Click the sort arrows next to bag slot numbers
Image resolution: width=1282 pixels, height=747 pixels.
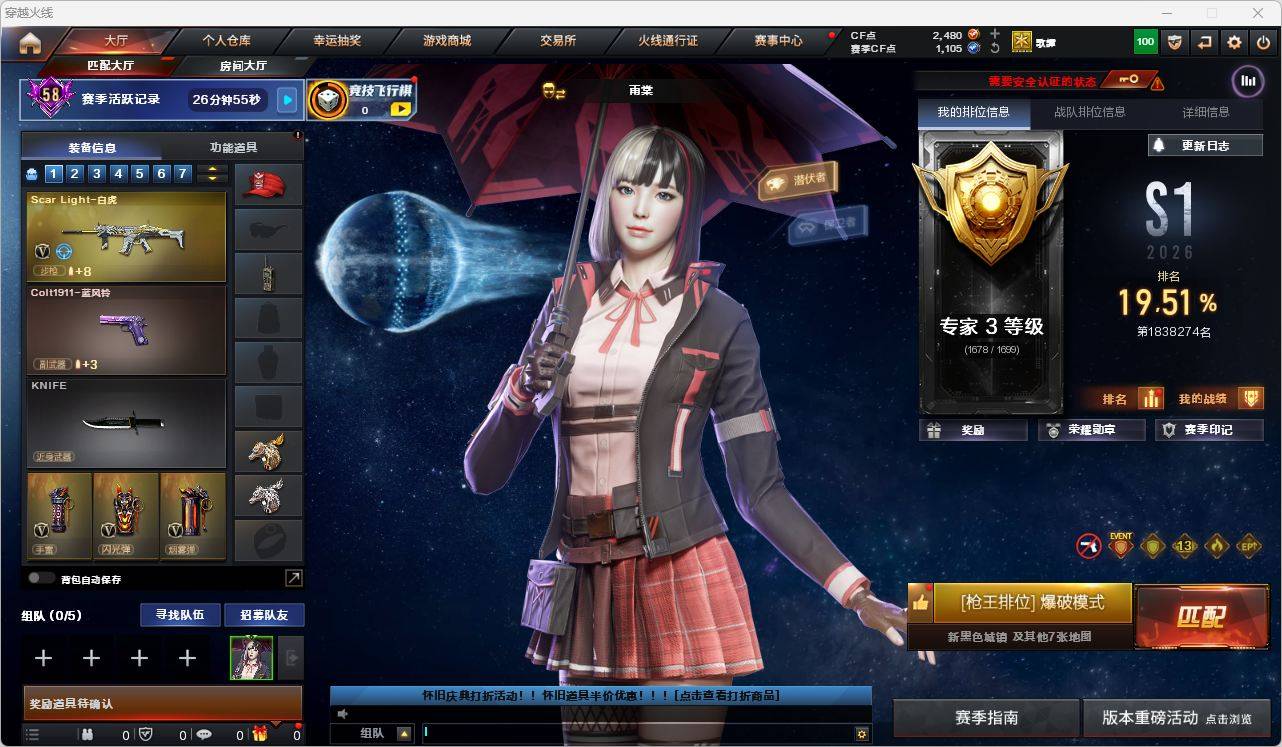coord(211,173)
